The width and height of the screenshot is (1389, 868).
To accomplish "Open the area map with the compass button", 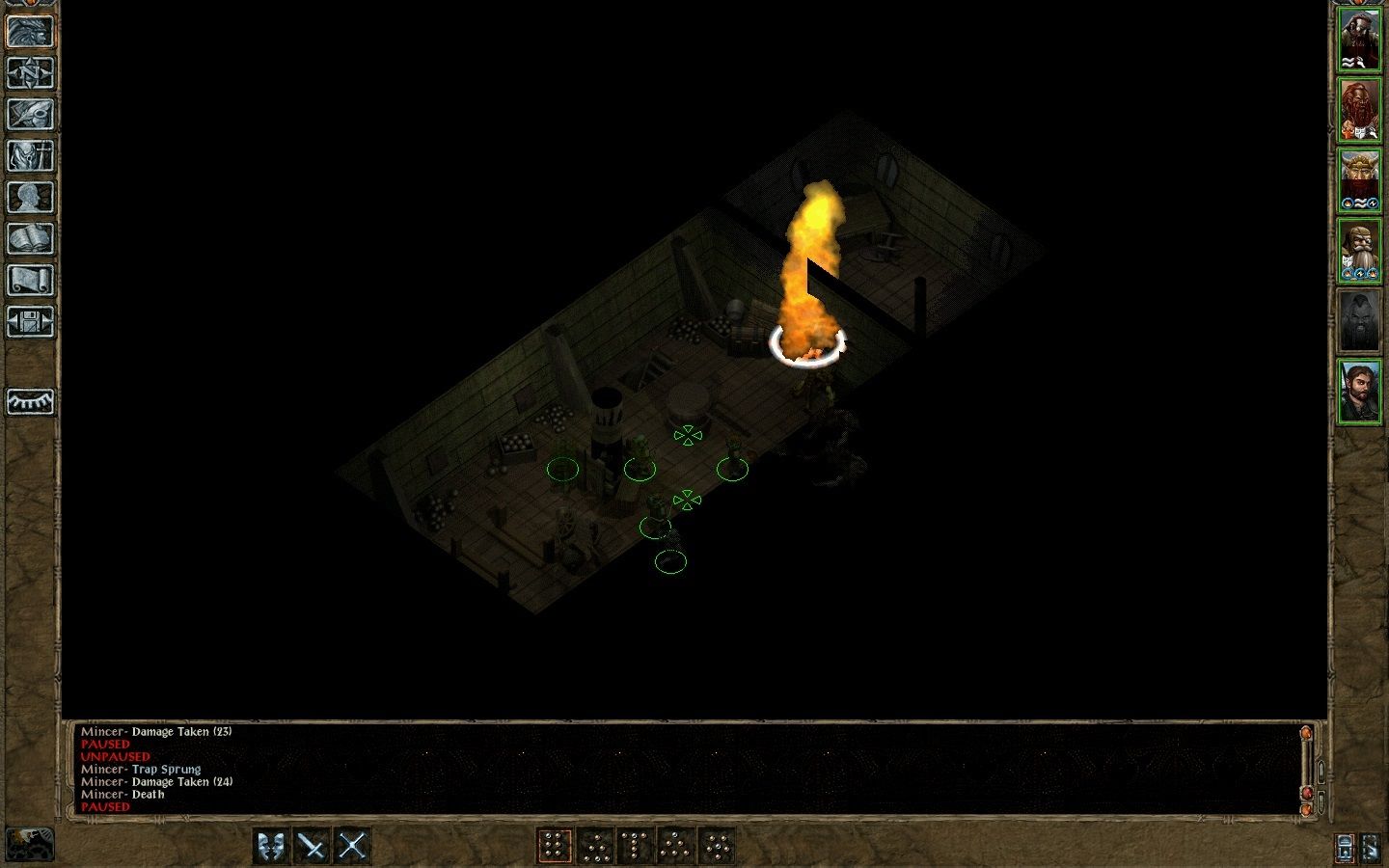I will click(31, 73).
